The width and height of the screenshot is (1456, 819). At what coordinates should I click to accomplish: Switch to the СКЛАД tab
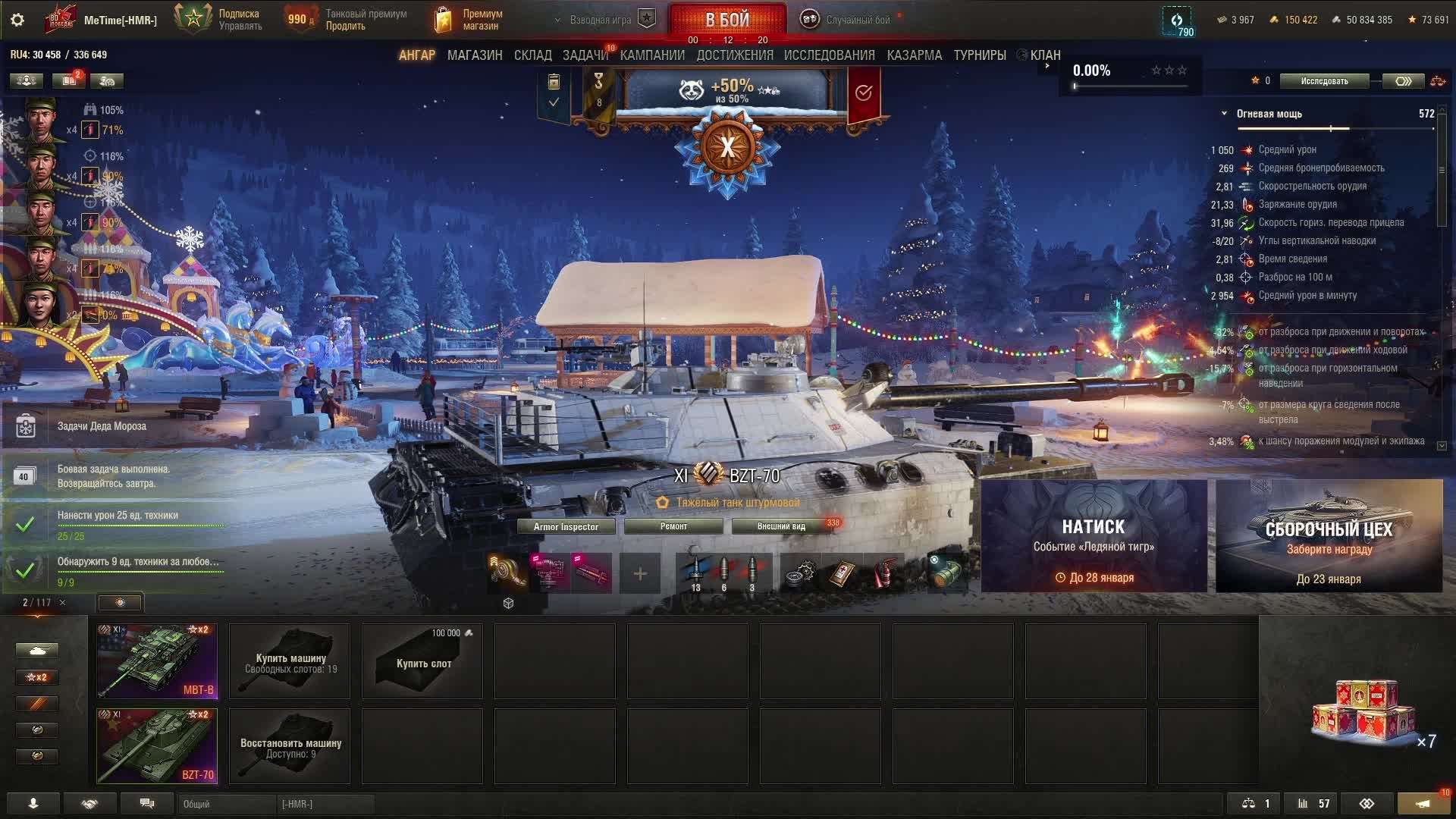pyautogui.click(x=532, y=55)
